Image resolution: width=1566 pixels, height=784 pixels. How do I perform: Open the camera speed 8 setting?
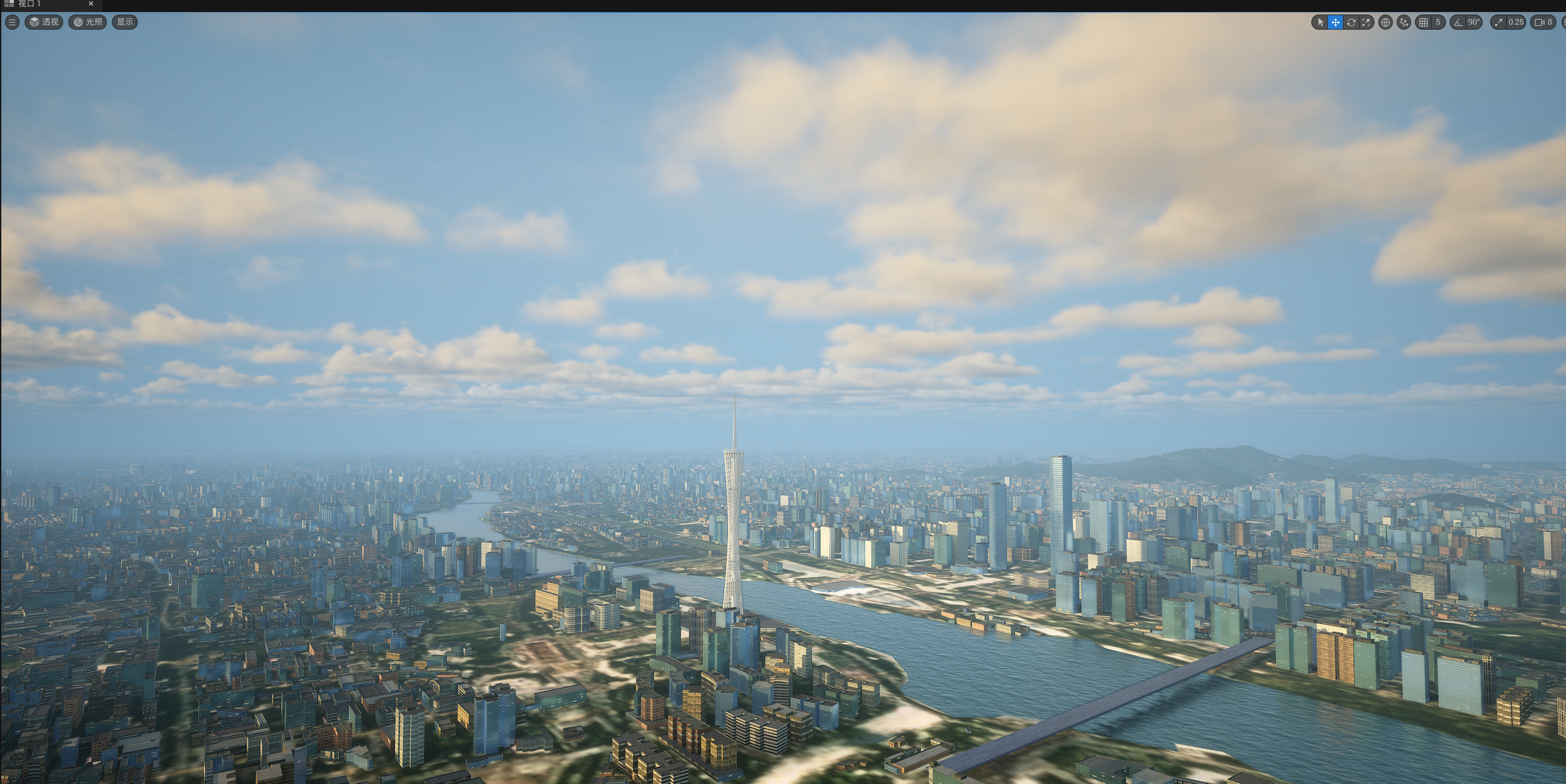[x=1543, y=22]
